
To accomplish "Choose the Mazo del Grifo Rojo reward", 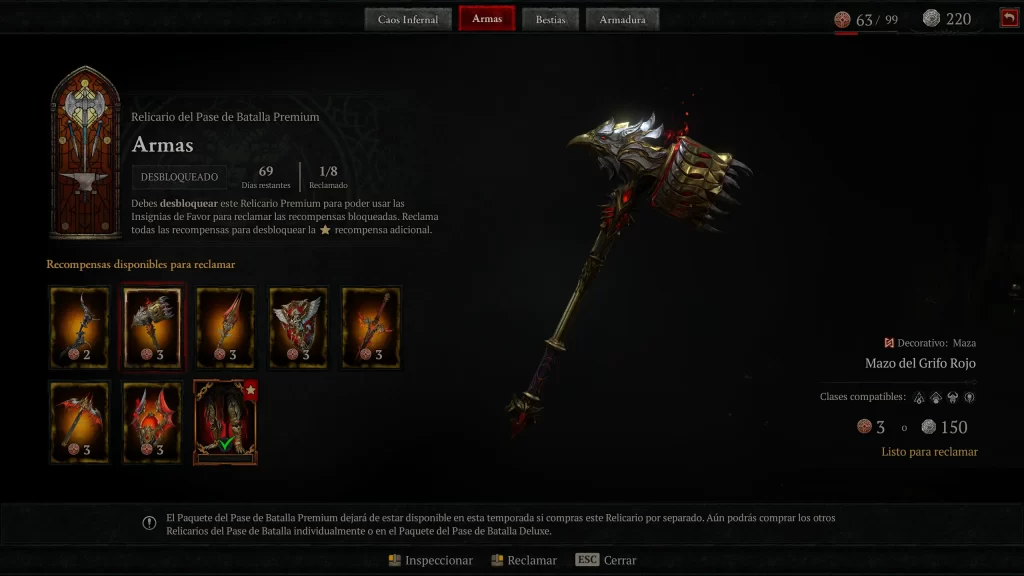I will pyautogui.click(x=152, y=328).
